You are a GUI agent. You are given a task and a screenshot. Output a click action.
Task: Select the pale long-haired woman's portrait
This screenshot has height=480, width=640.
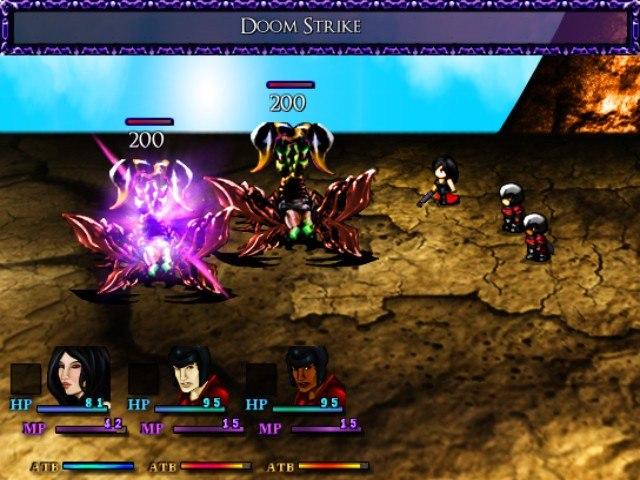[x=77, y=372]
